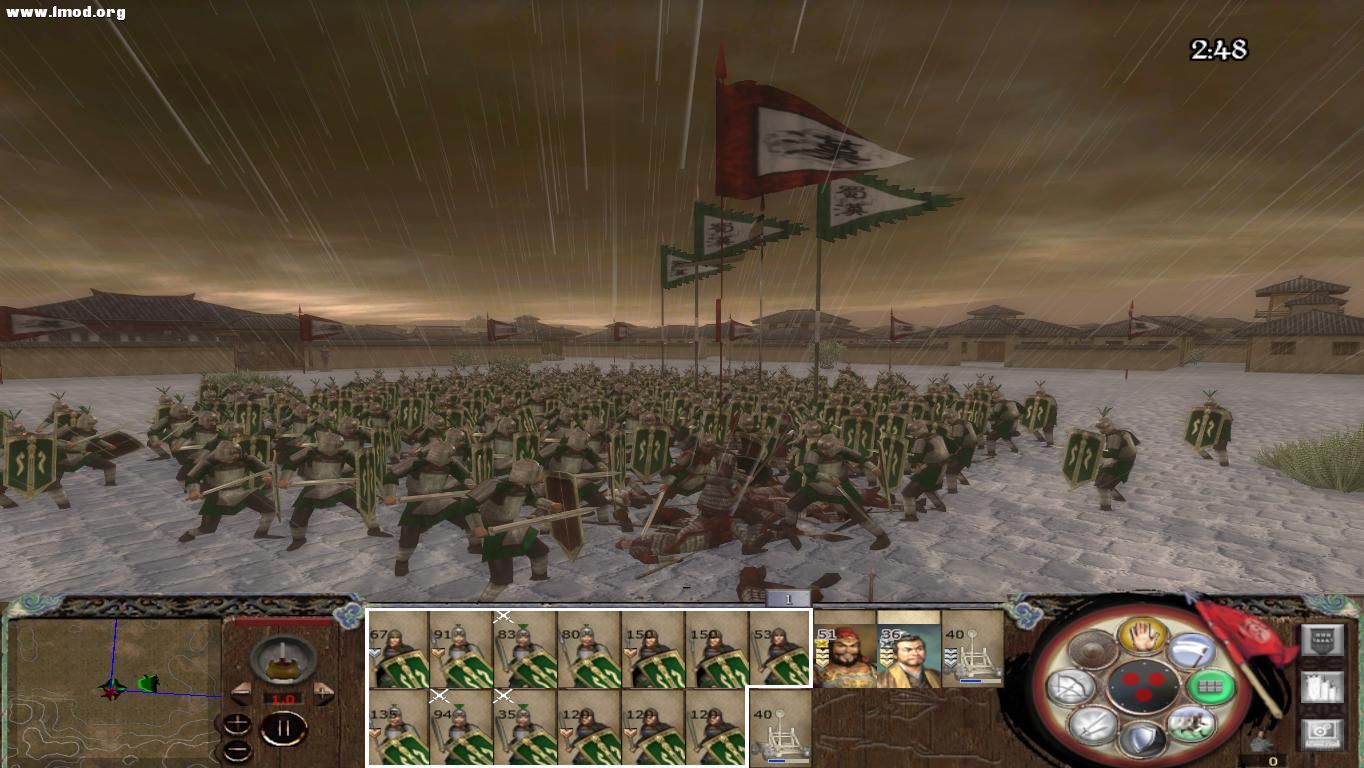
Task: Order units to run via the horse icon
Action: (x=1193, y=726)
